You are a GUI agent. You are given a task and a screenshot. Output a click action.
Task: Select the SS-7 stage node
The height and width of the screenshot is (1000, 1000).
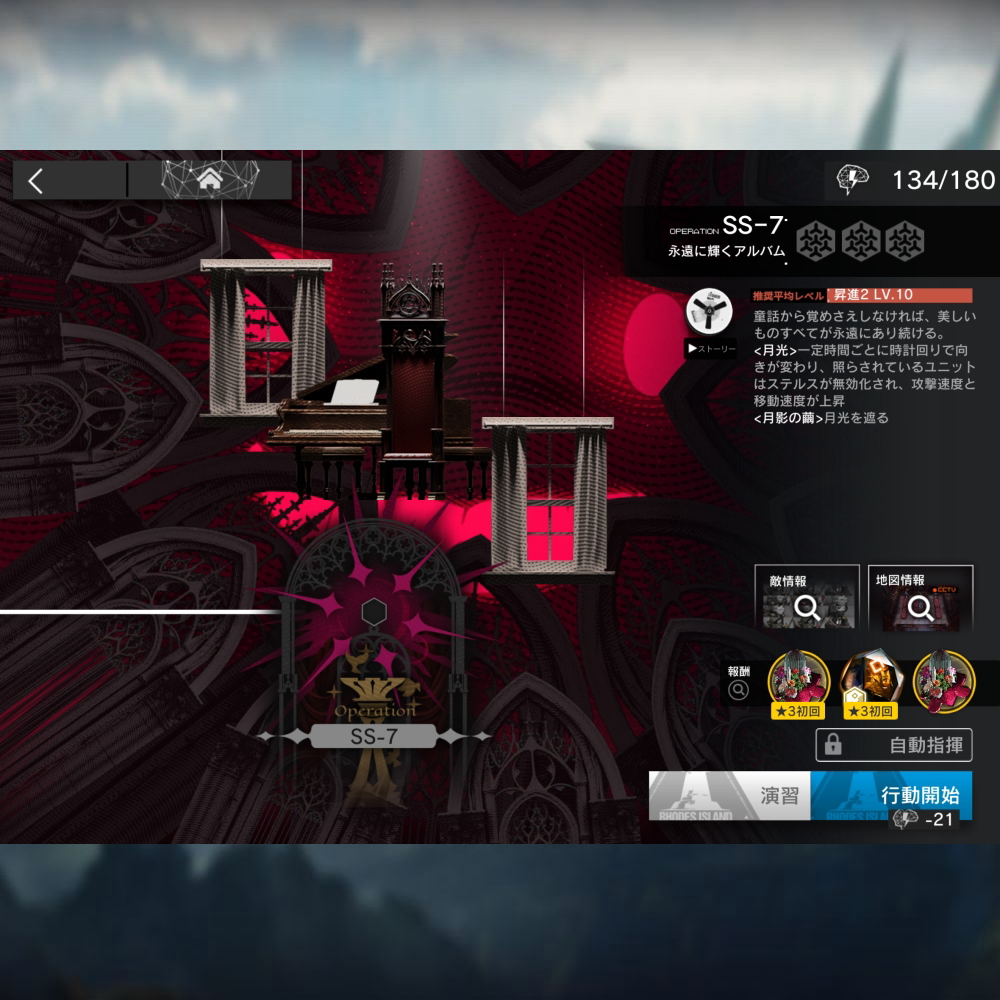click(373, 737)
